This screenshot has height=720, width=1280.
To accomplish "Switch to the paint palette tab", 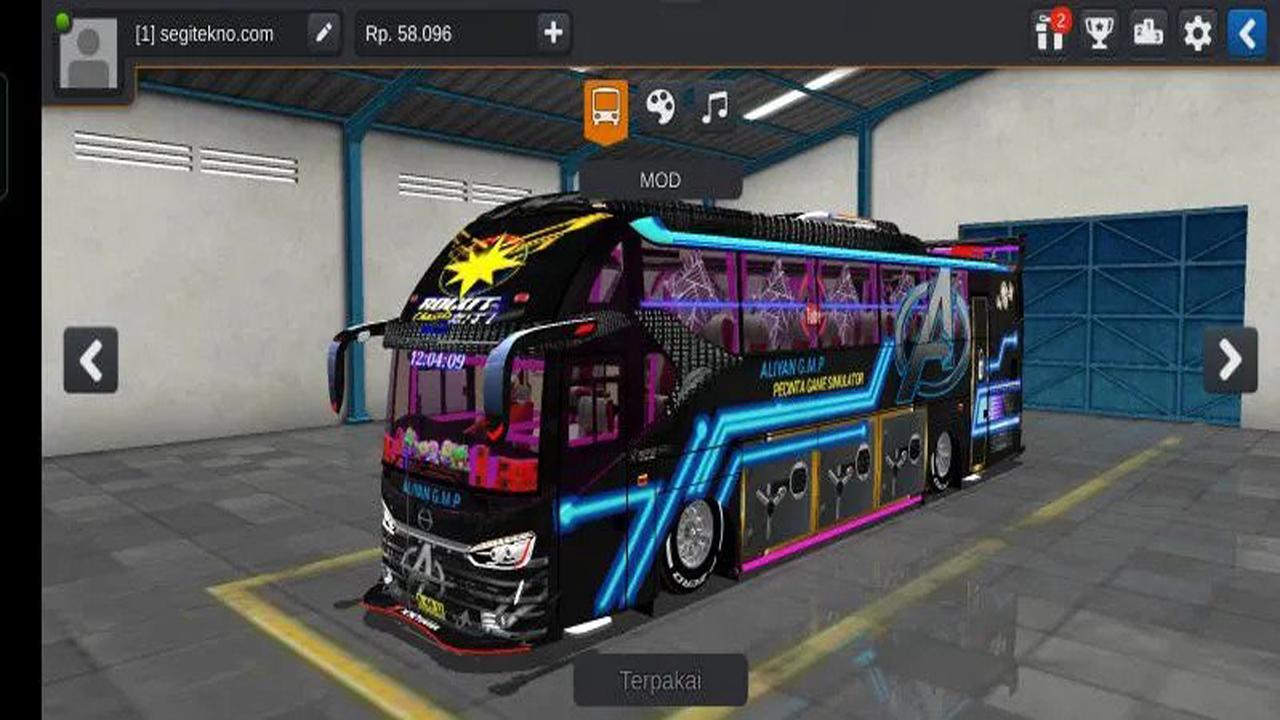I will pyautogui.click(x=660, y=106).
